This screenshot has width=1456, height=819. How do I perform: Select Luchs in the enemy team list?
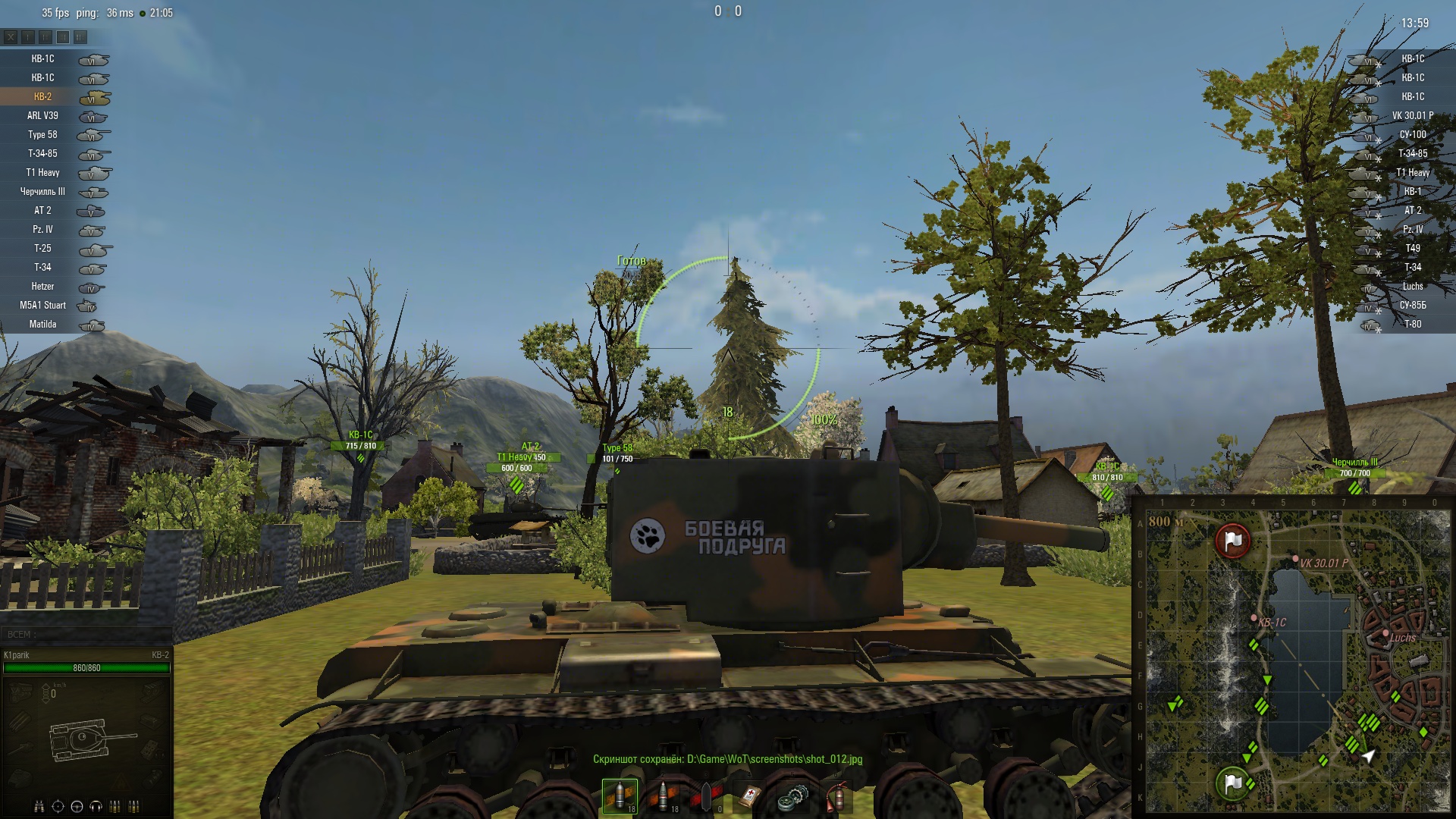coord(1412,287)
